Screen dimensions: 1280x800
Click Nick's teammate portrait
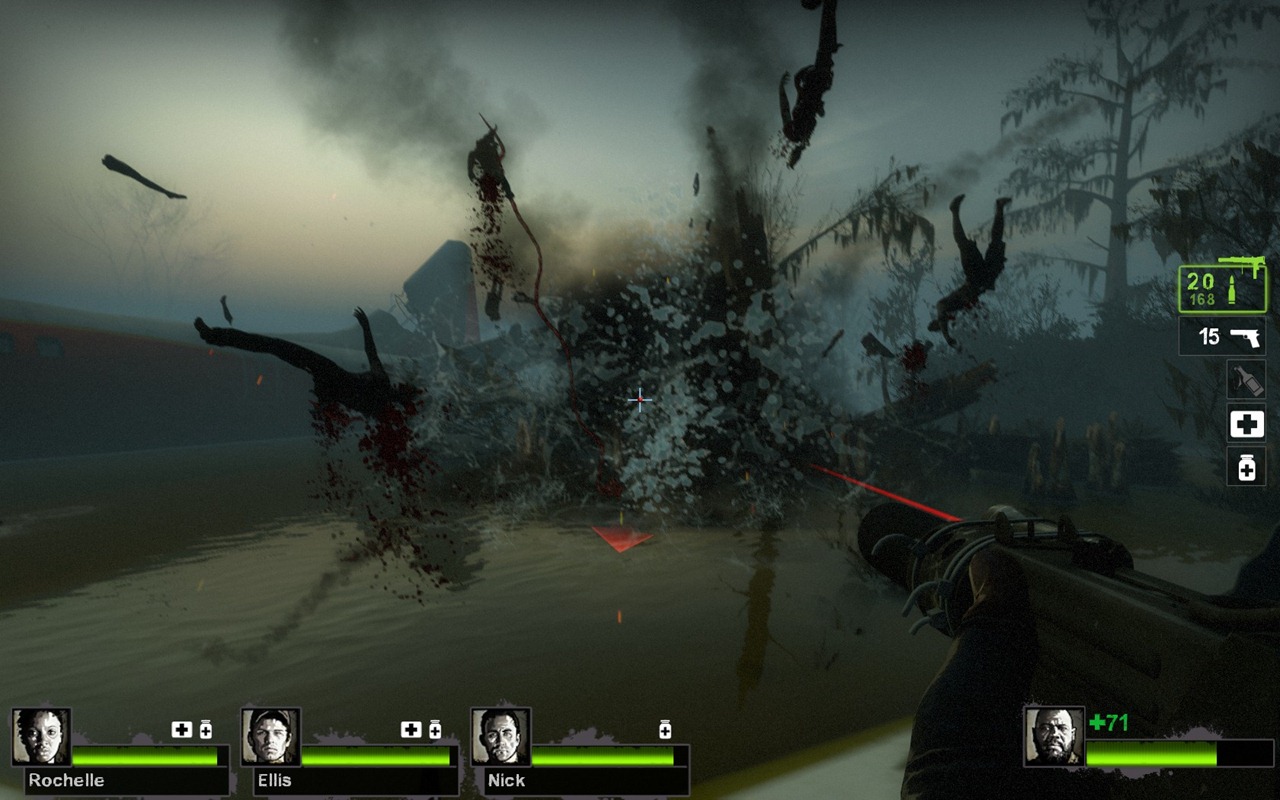(501, 737)
